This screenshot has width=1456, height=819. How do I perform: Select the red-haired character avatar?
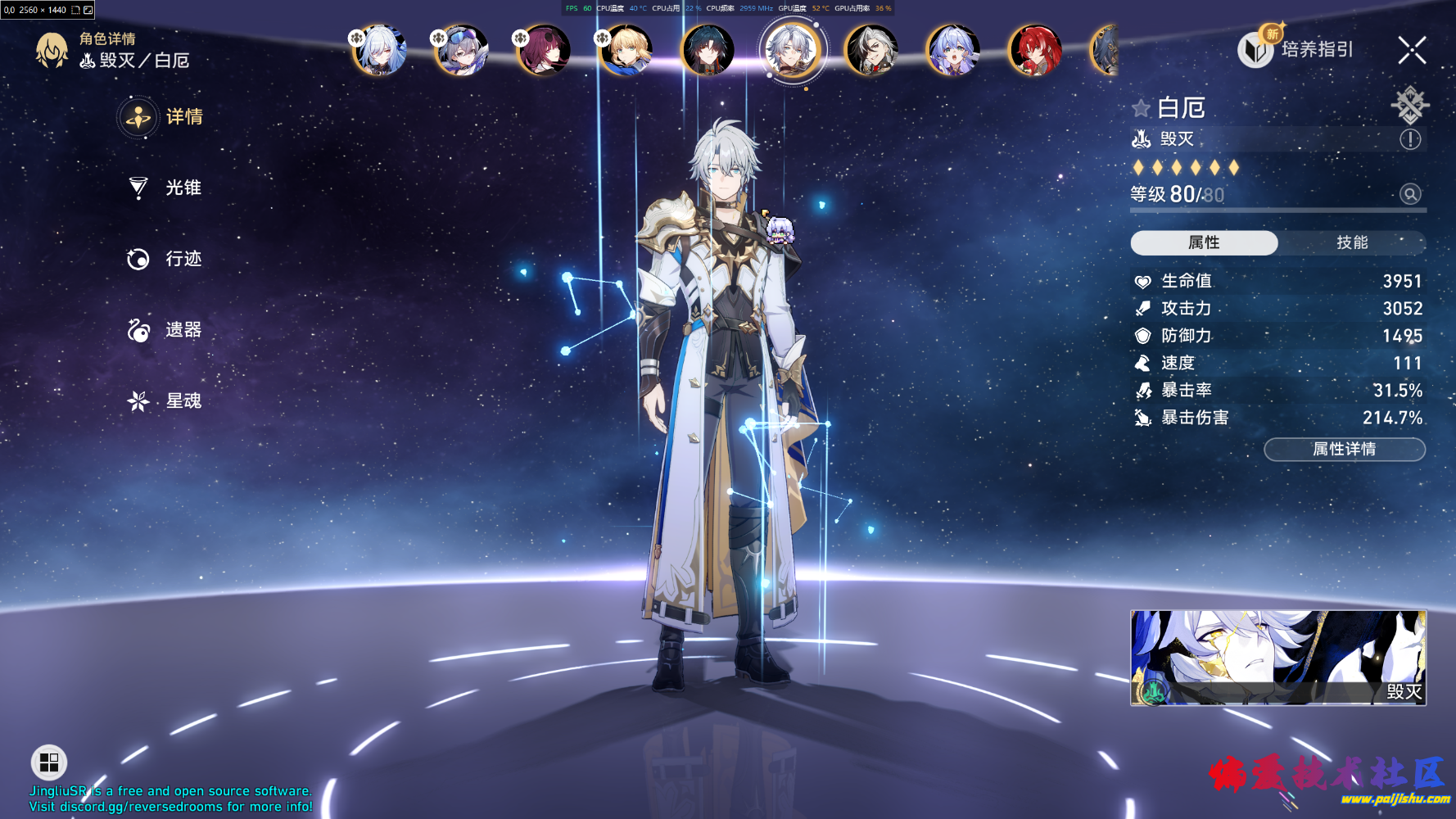[x=1034, y=49]
